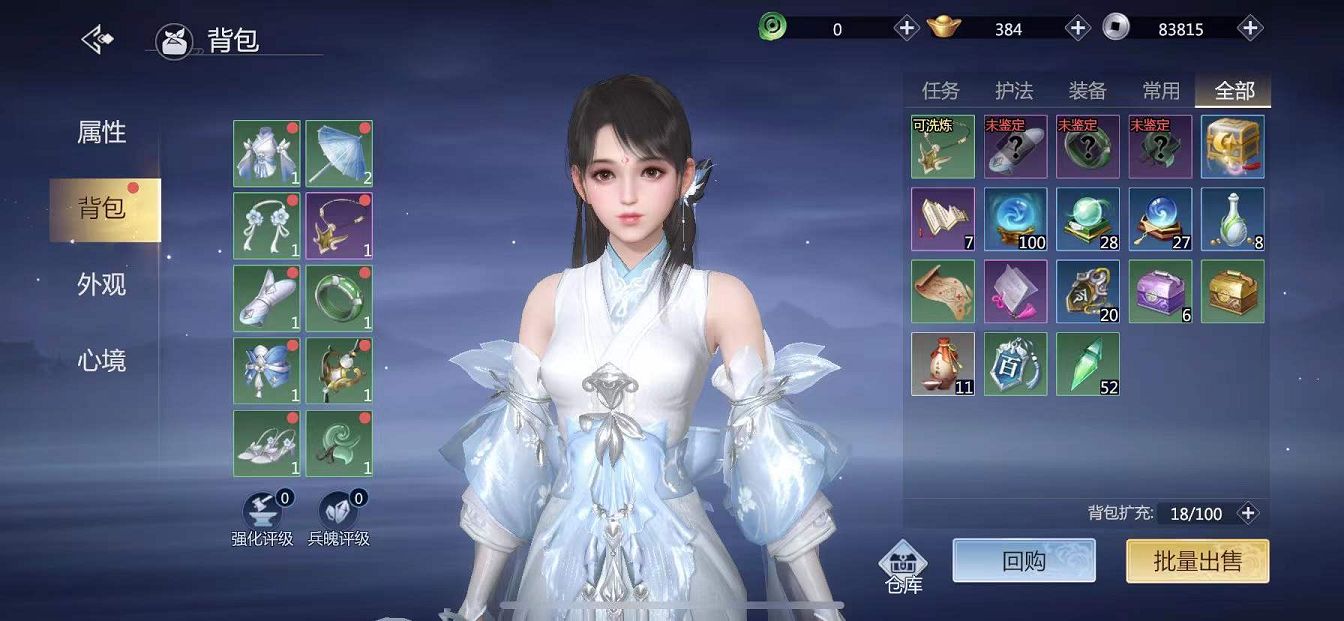The height and width of the screenshot is (621, 1344).
Task: Open the 心境 section
Action: [x=102, y=360]
